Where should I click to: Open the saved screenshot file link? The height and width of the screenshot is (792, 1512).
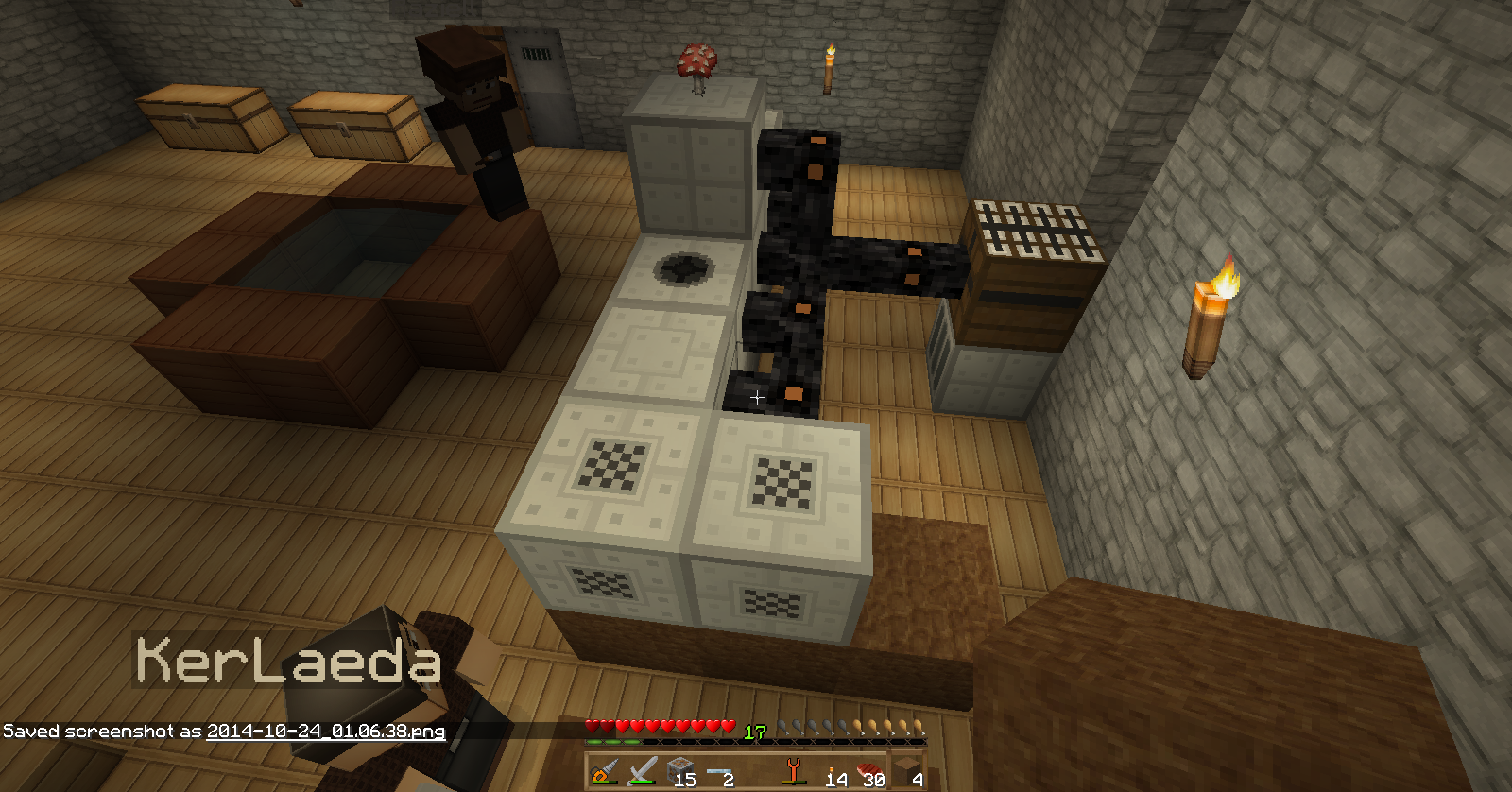pyautogui.click(x=326, y=731)
